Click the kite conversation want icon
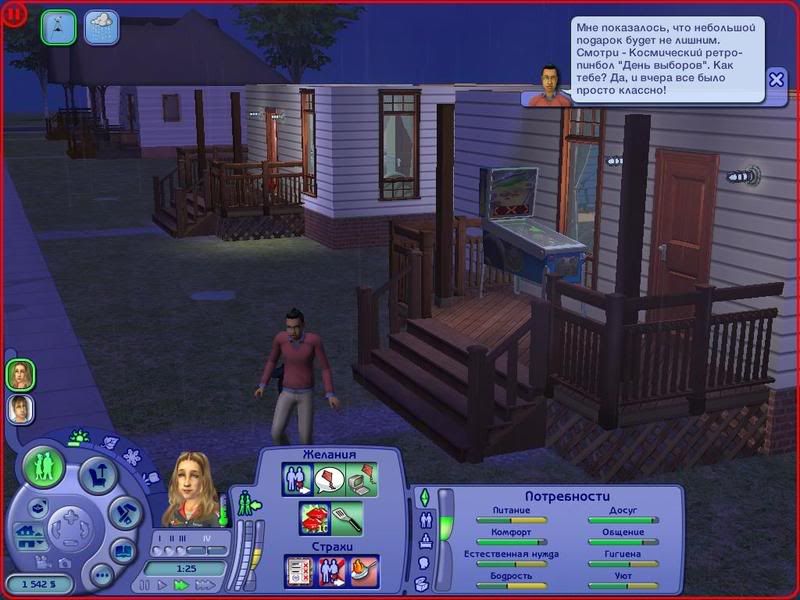 click(330, 479)
